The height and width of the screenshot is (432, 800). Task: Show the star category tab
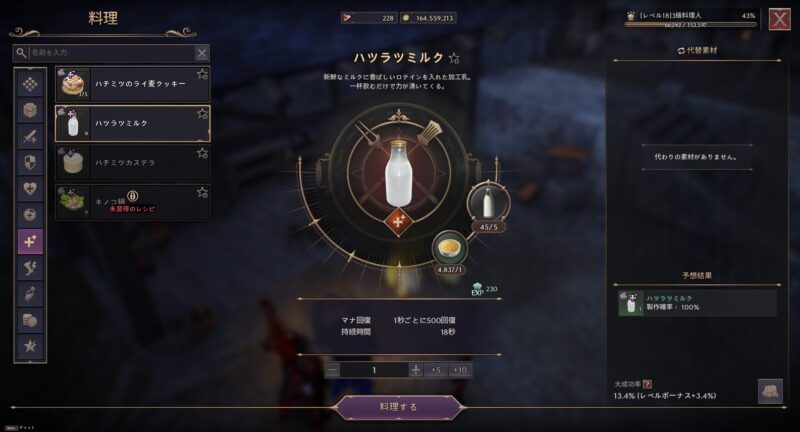click(x=30, y=347)
